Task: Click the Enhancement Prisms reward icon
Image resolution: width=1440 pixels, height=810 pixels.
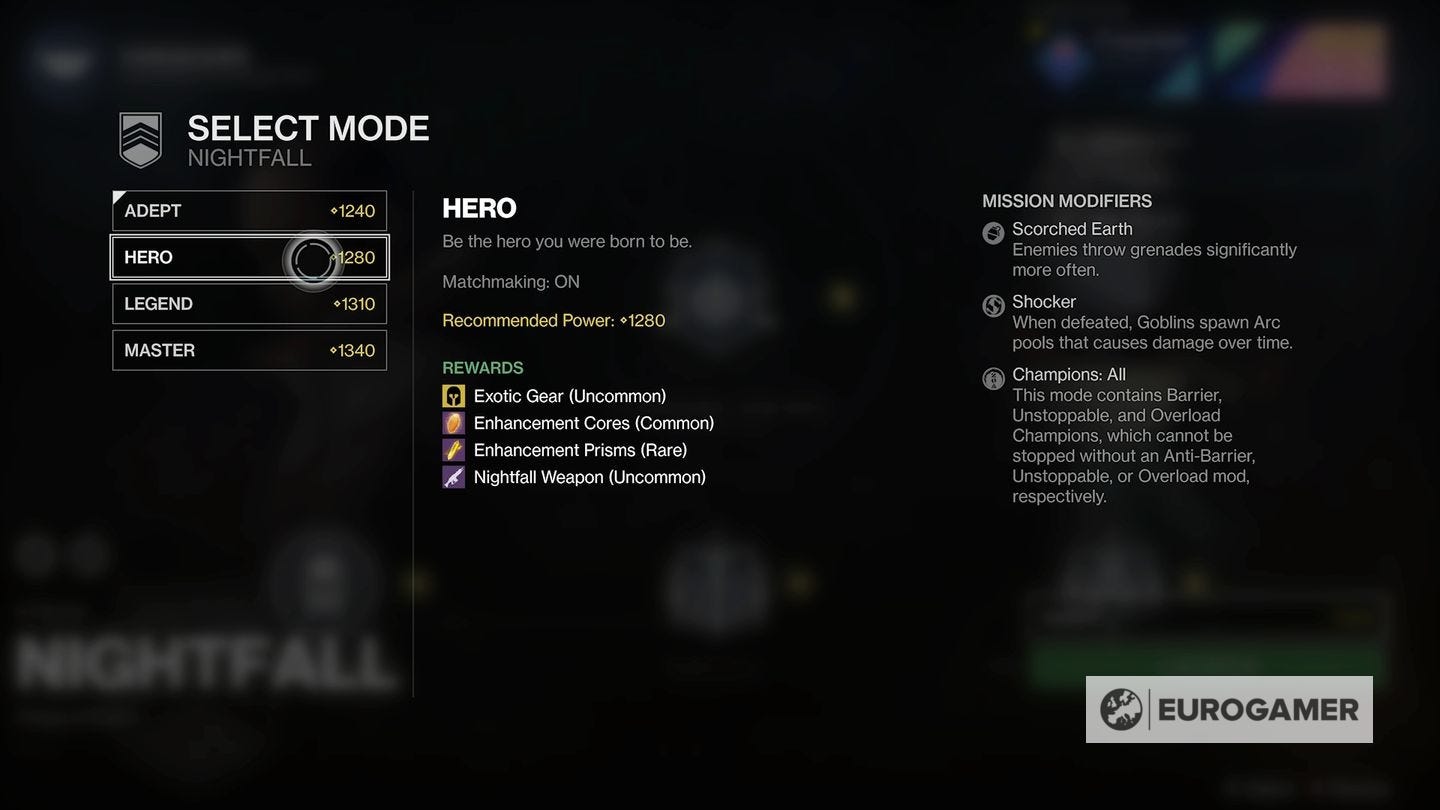Action: point(453,450)
